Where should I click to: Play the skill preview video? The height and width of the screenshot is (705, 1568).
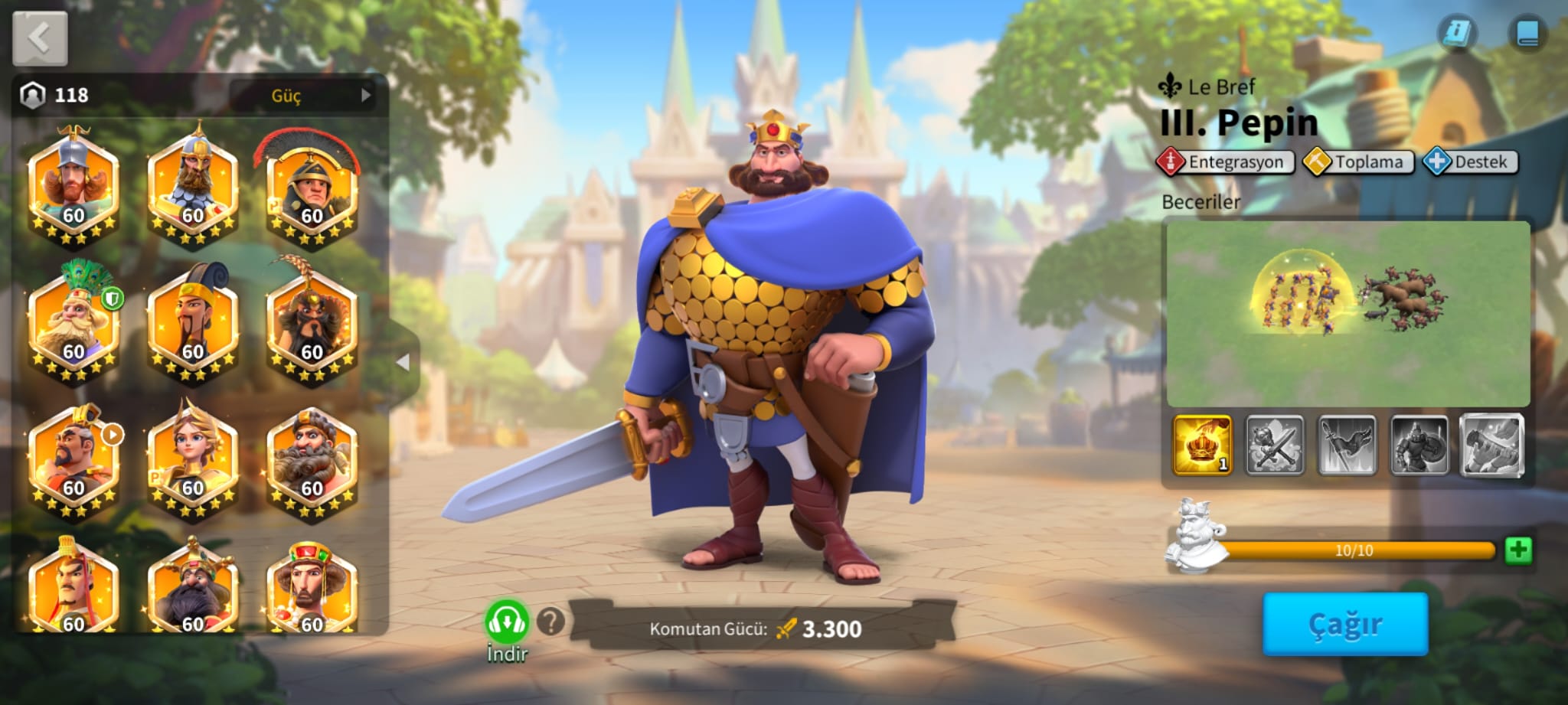[1347, 314]
